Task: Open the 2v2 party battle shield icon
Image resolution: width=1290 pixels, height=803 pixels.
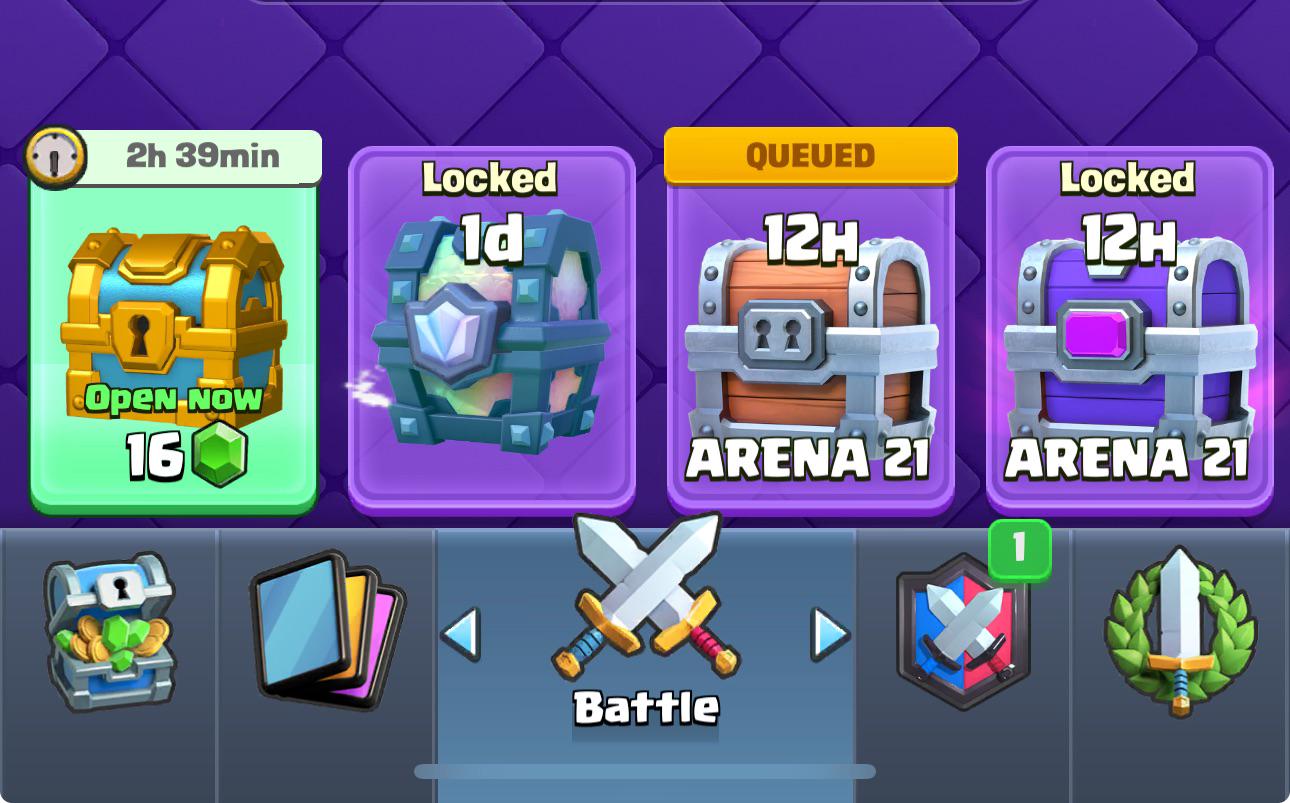Action: [962, 632]
